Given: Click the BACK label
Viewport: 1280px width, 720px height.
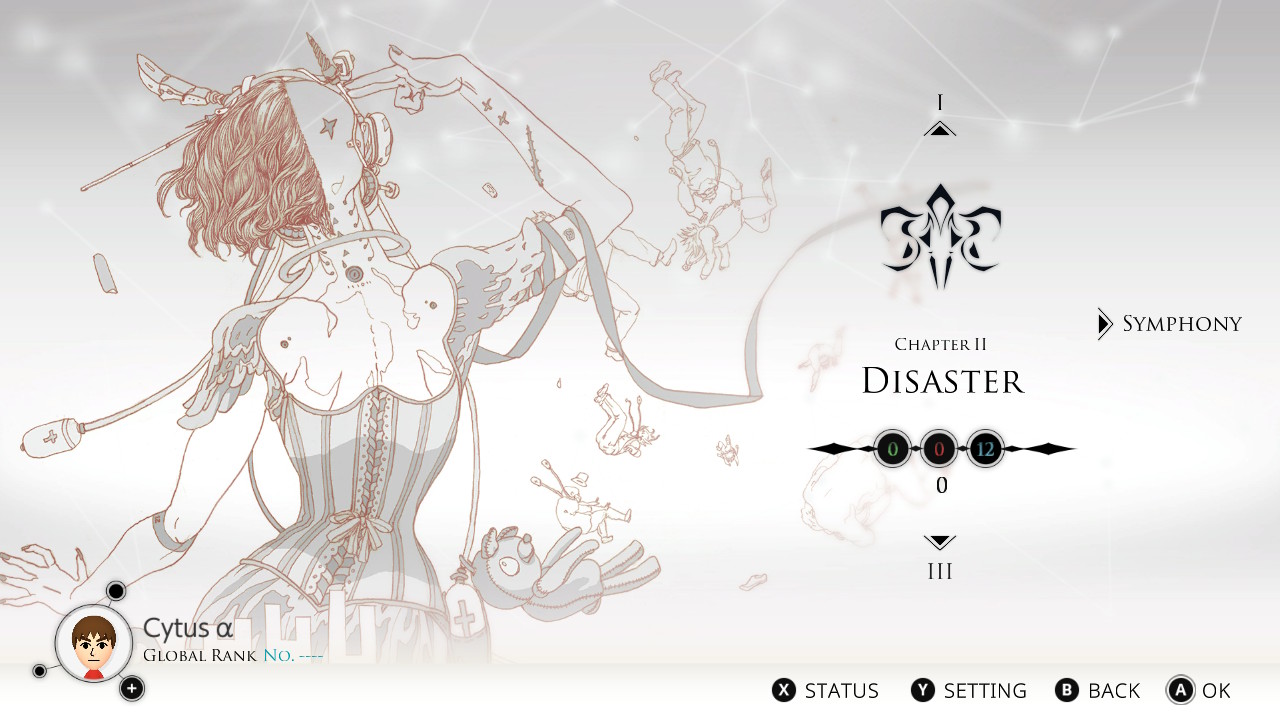Looking at the screenshot, I should [1113, 690].
